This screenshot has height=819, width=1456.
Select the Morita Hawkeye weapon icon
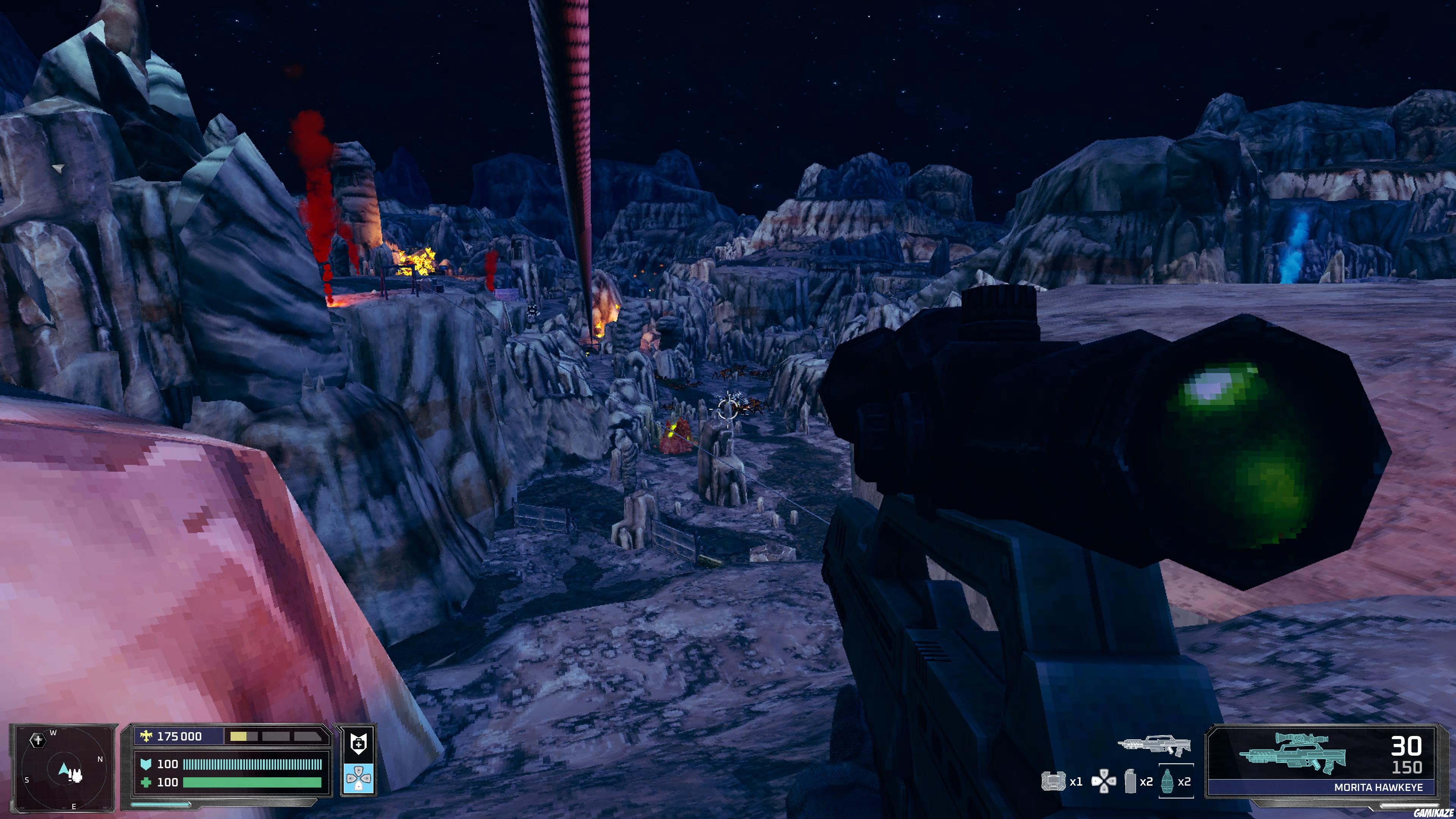(1293, 754)
